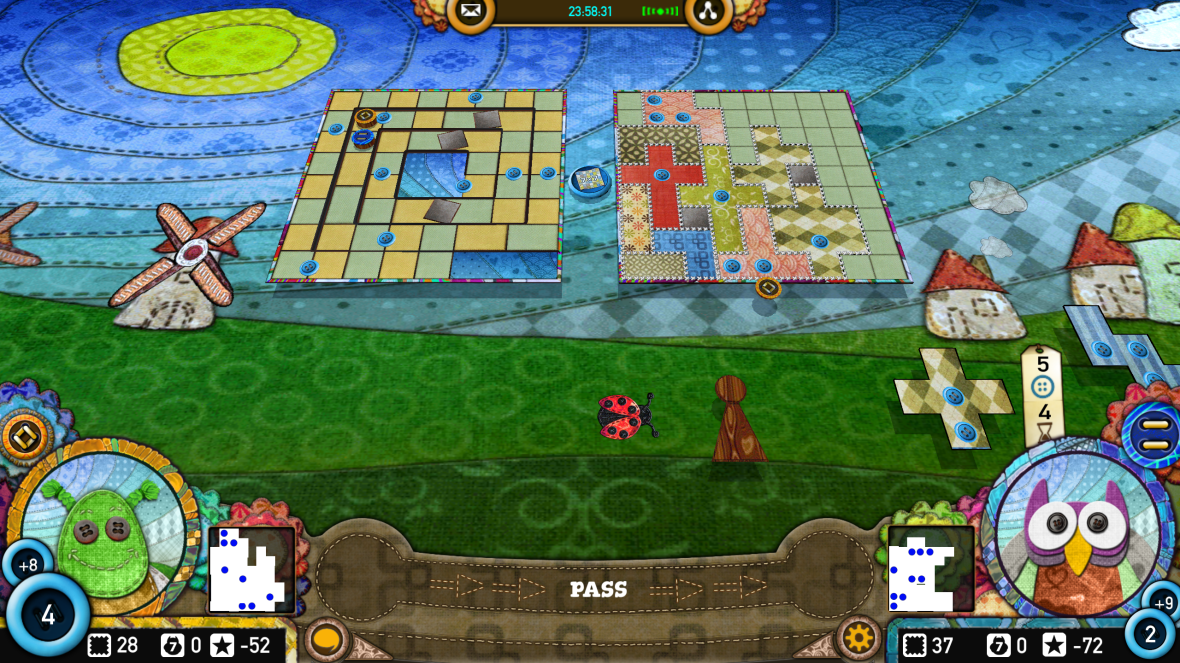Select the light blue patch with buttons
Viewport: 1180px width, 663px height.
pos(1122,346)
